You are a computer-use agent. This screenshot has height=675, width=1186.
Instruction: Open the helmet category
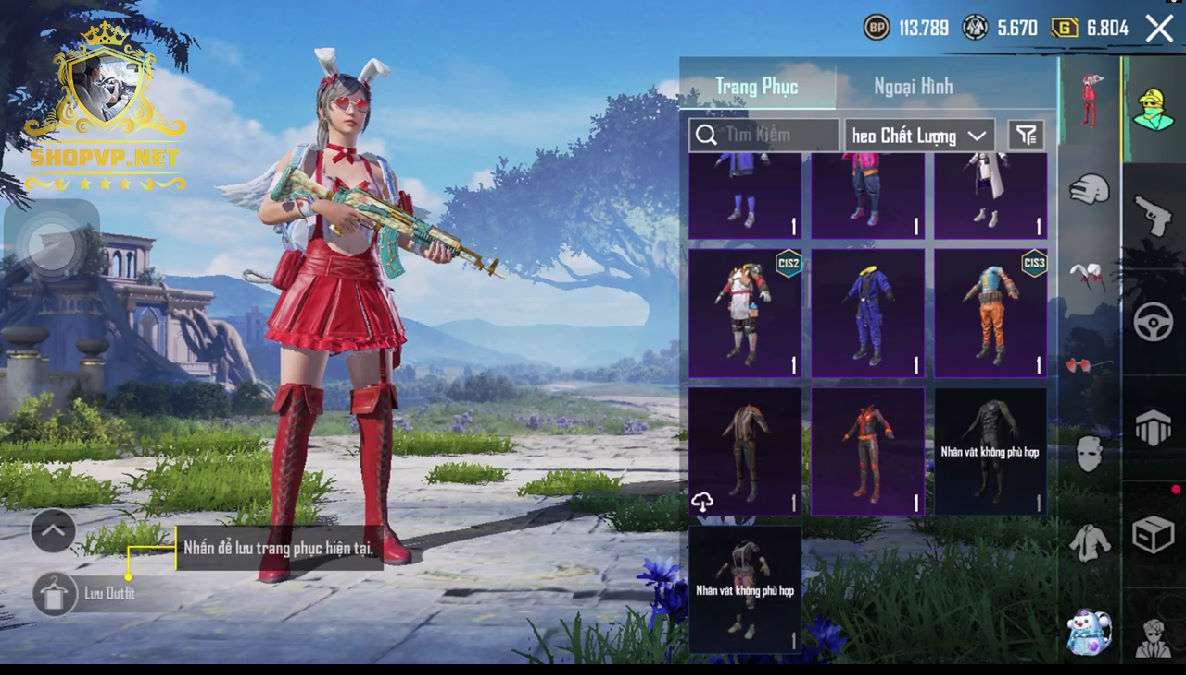1090,188
